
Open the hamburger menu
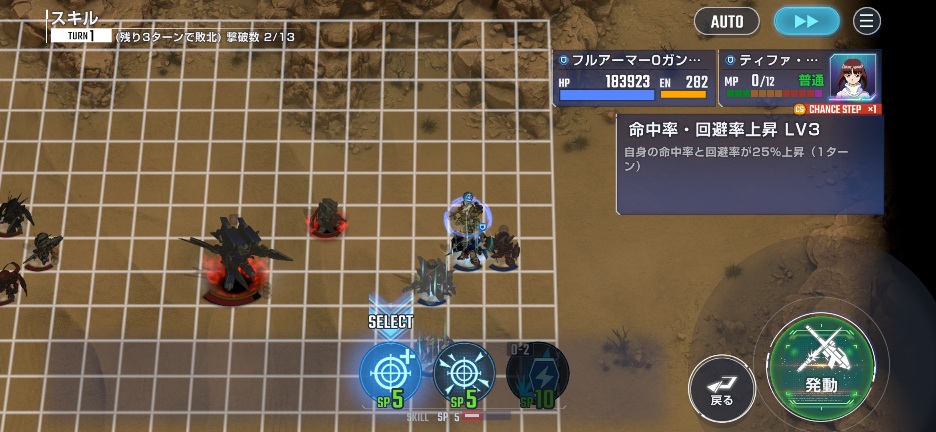click(866, 20)
